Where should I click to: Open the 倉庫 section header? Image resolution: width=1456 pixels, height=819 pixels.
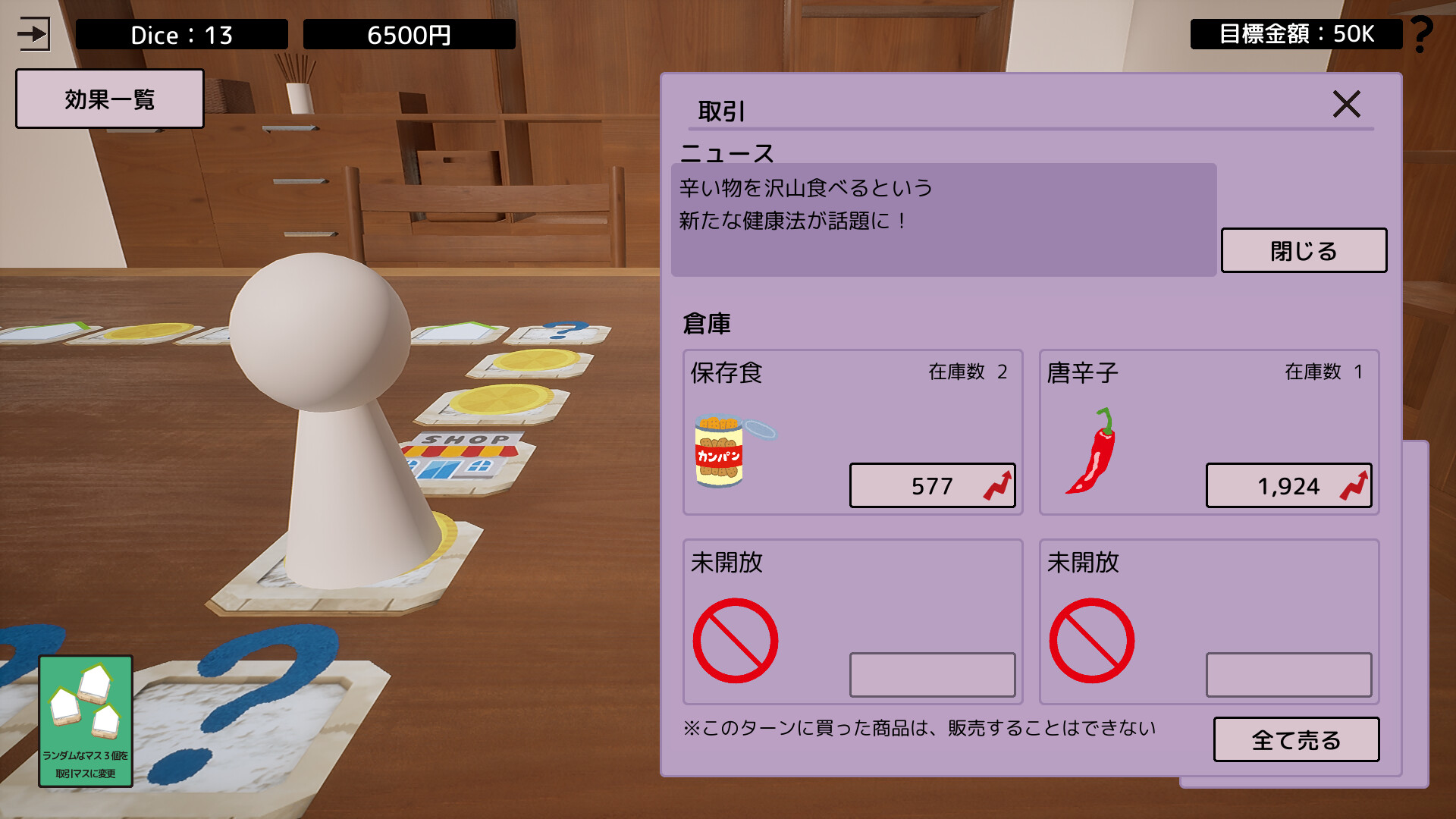click(708, 322)
